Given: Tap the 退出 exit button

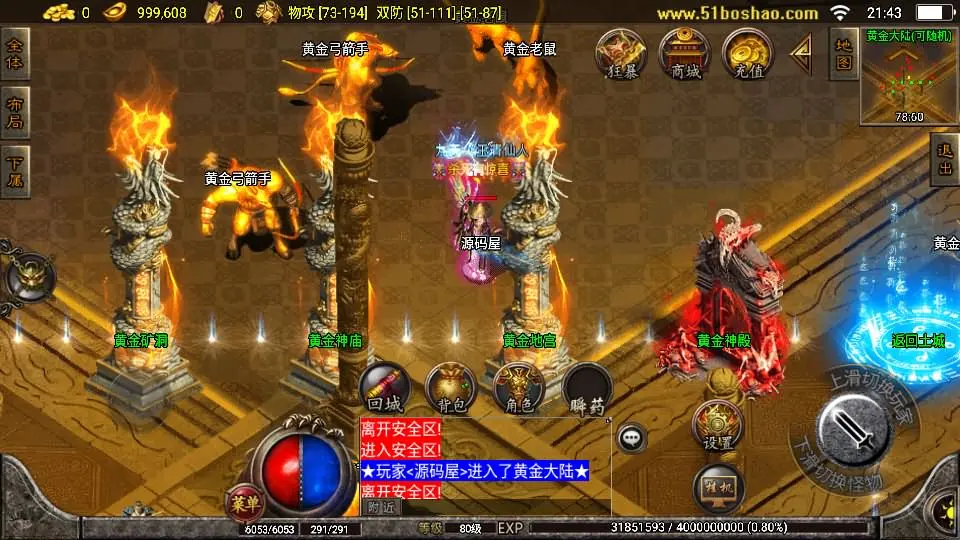Looking at the screenshot, I should 943,160.
